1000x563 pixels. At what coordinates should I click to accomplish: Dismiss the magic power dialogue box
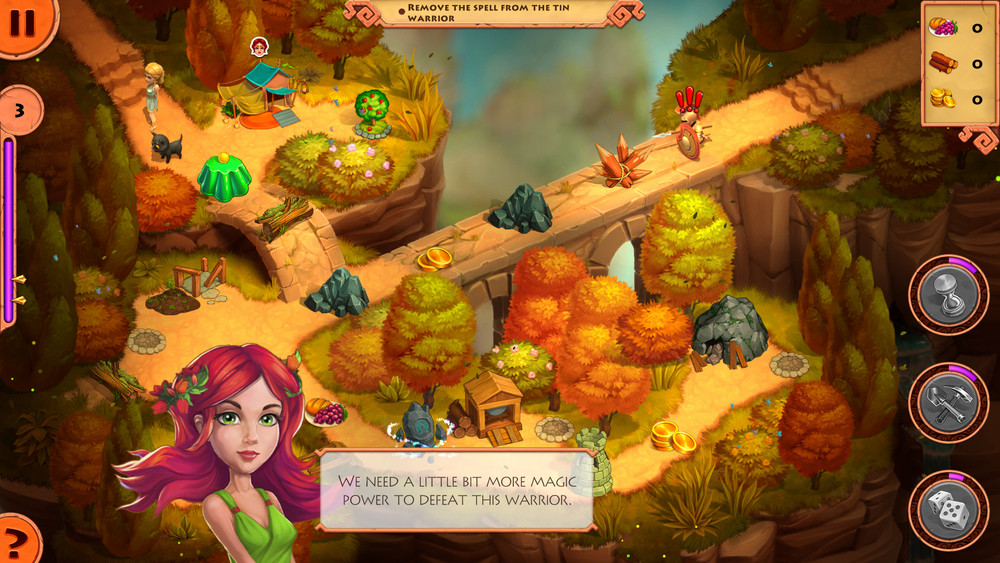point(456,490)
